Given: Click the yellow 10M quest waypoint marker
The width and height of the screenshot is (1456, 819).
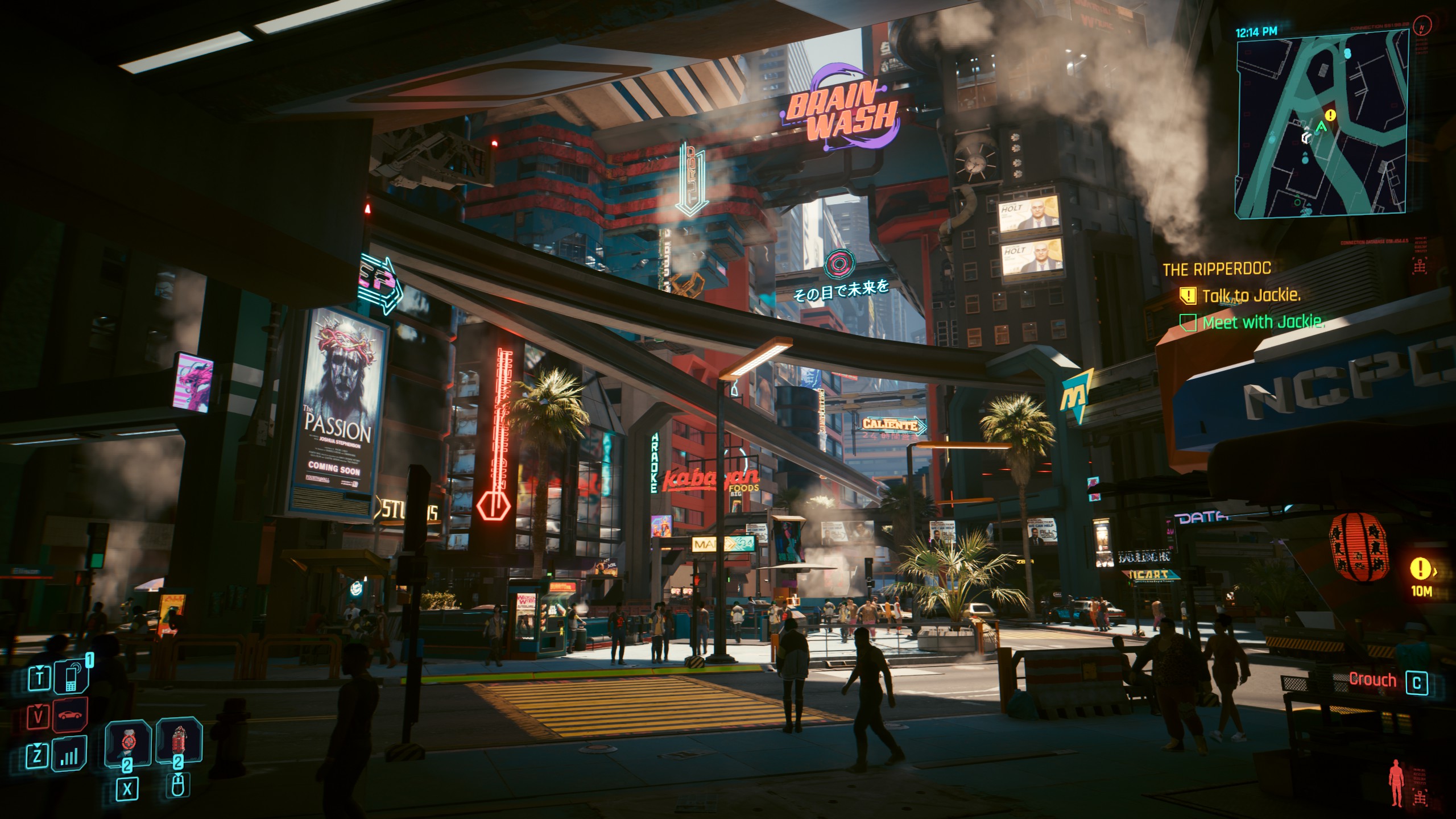Looking at the screenshot, I should [1420, 568].
